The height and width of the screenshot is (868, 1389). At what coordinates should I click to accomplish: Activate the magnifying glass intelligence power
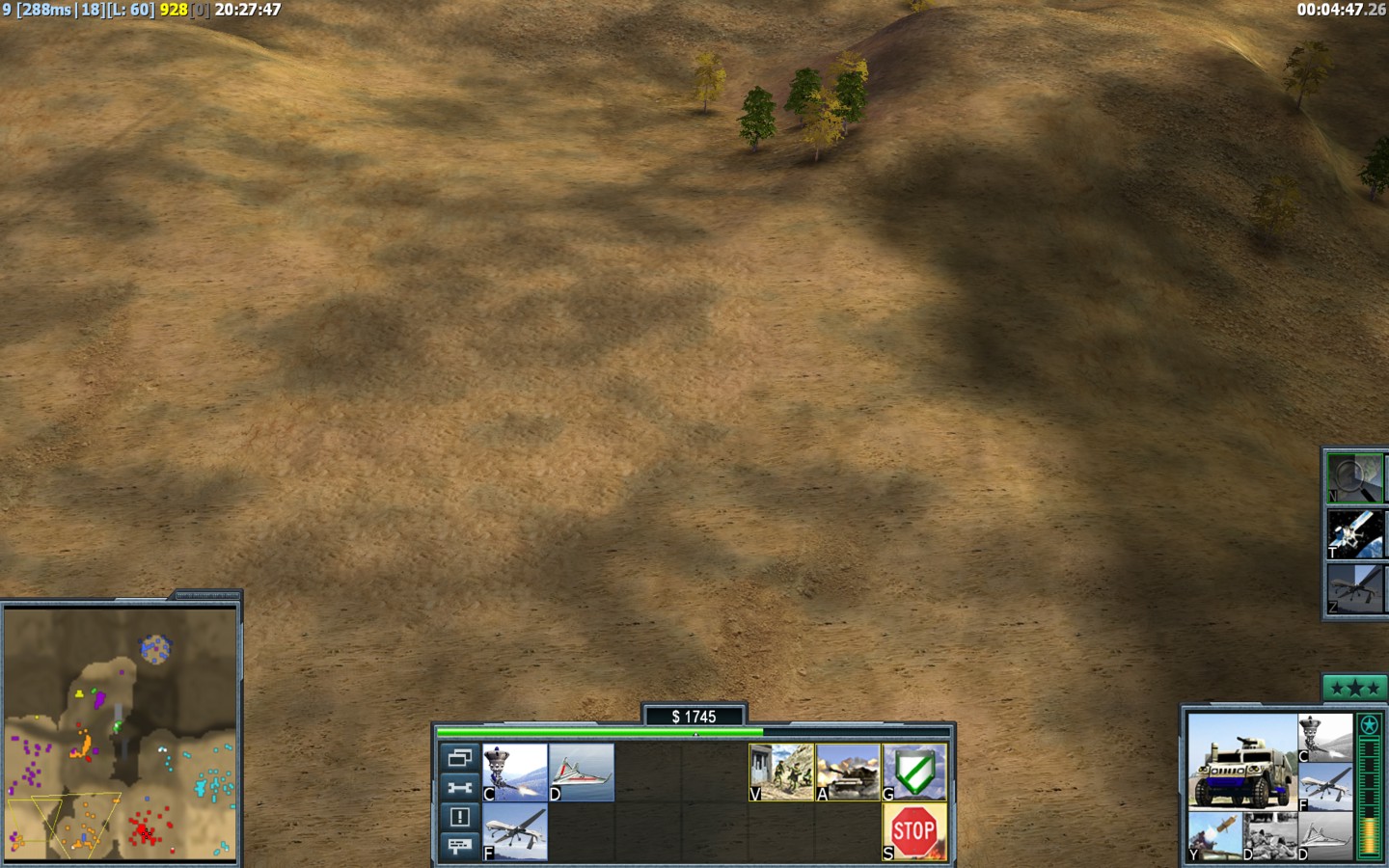coord(1354,478)
